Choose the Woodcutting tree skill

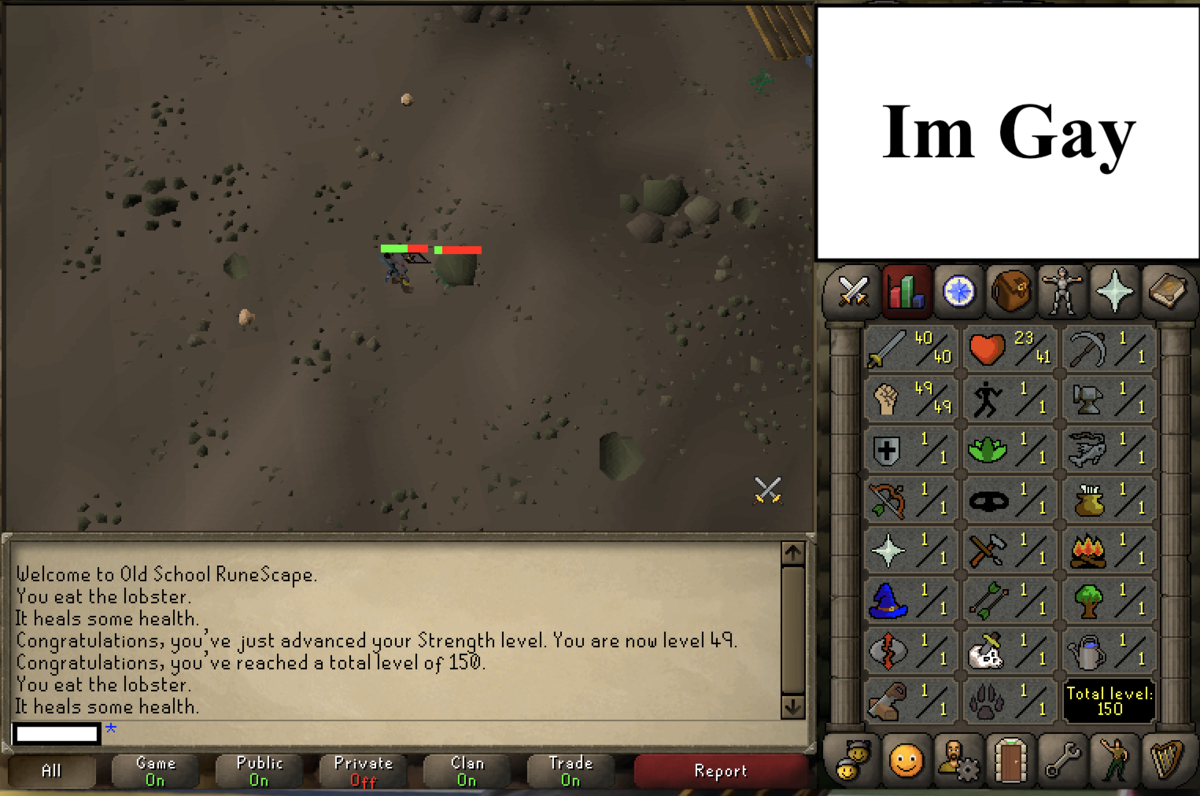click(1110, 601)
